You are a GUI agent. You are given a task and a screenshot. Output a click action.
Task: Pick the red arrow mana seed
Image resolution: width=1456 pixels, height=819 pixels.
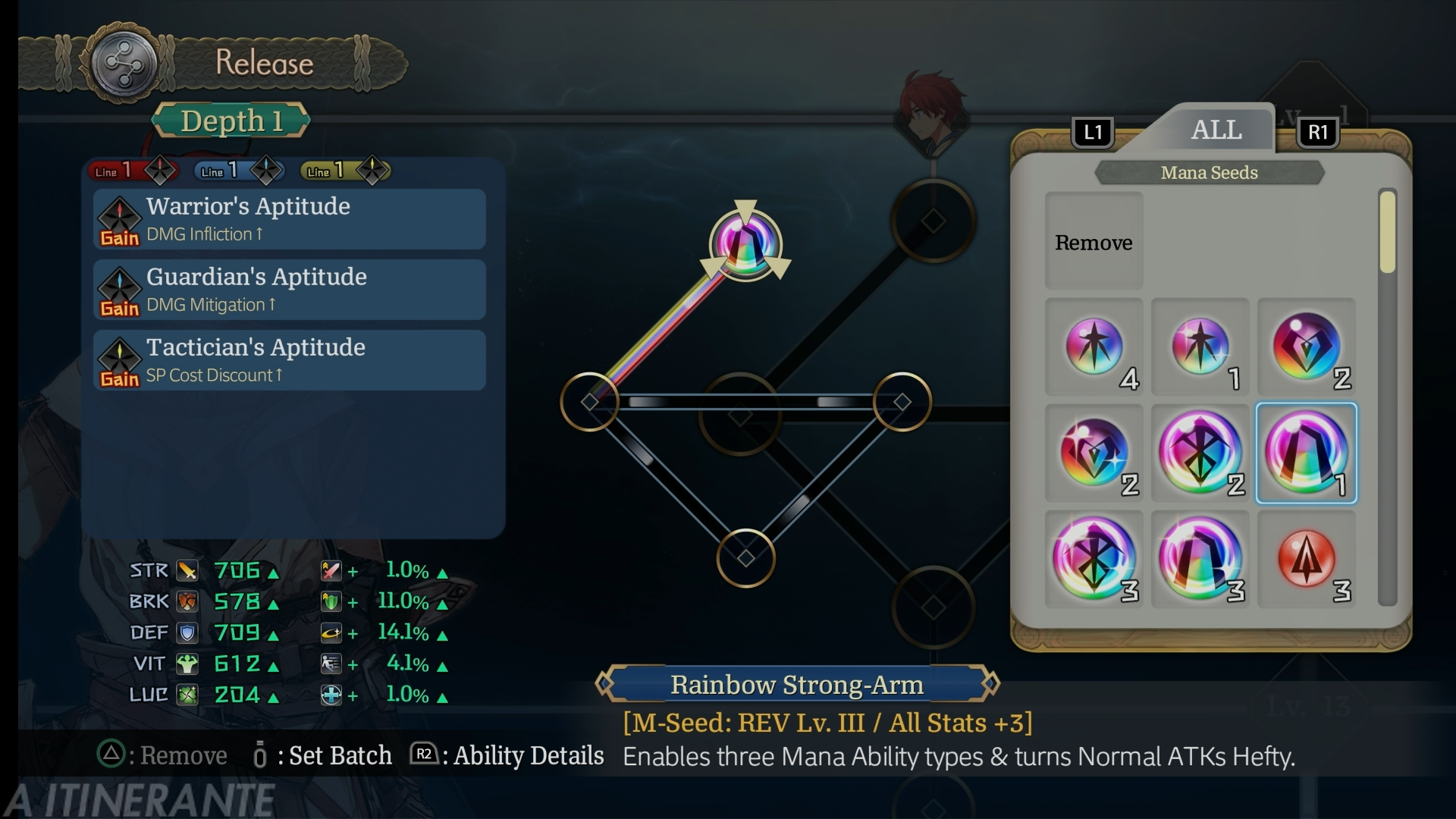[1306, 560]
